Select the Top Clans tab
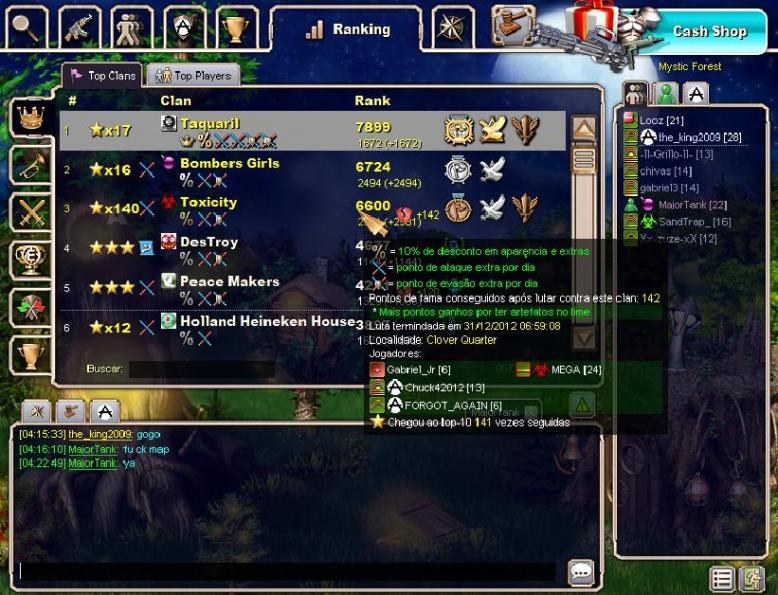778x595 pixels. [102, 76]
